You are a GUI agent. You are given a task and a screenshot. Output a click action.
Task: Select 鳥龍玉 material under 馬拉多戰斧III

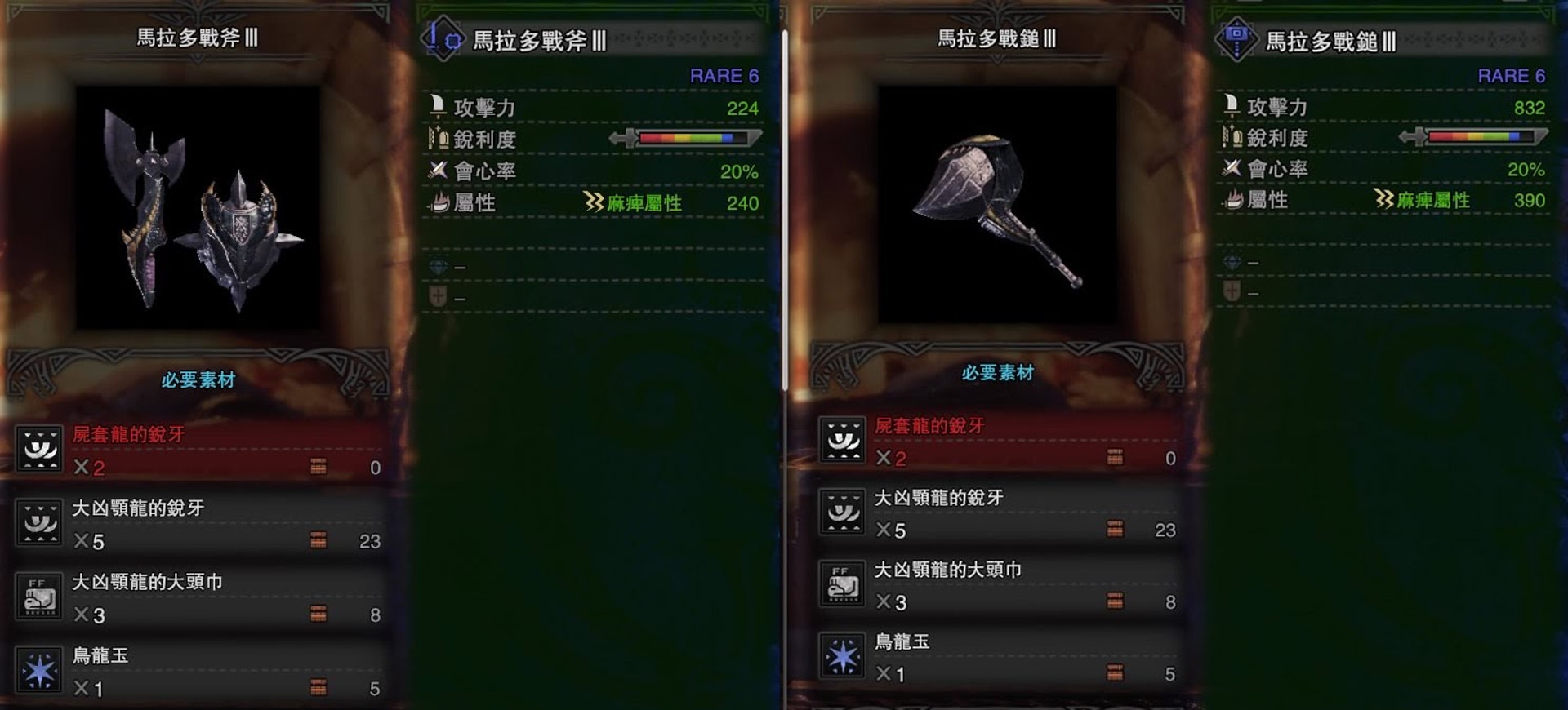[198, 671]
